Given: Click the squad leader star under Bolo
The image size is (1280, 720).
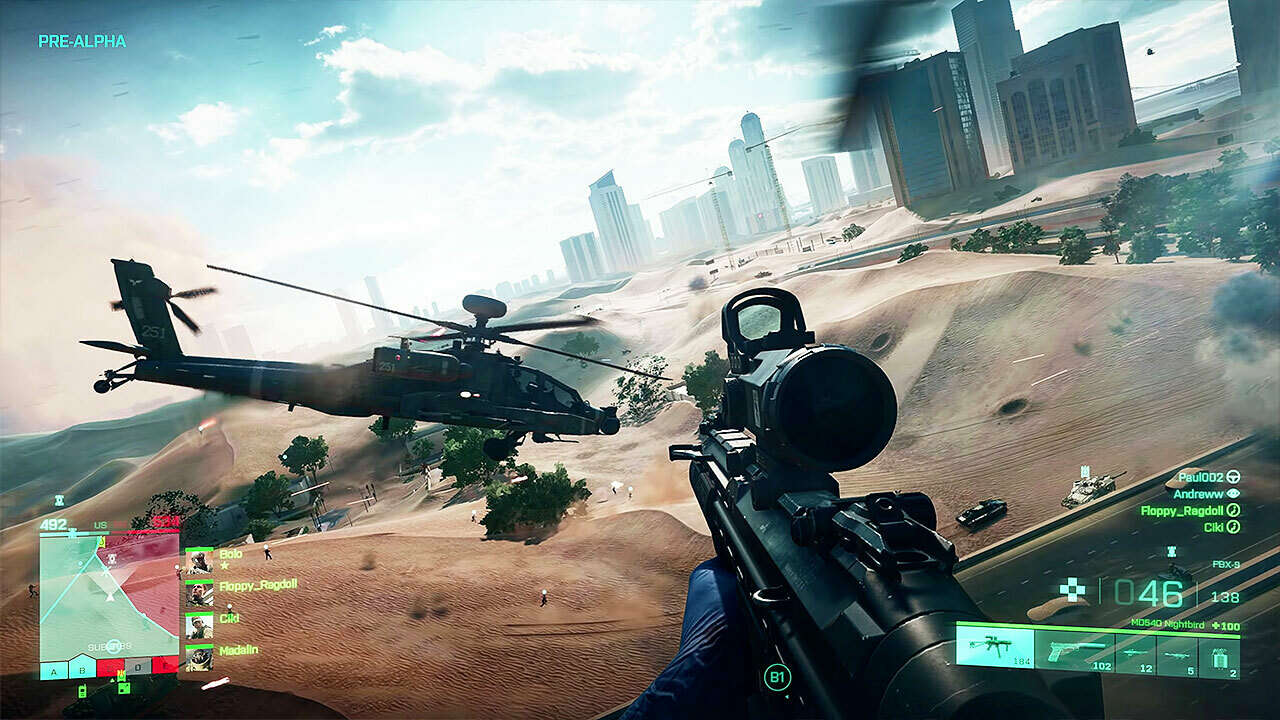Looking at the screenshot, I should (x=225, y=566).
